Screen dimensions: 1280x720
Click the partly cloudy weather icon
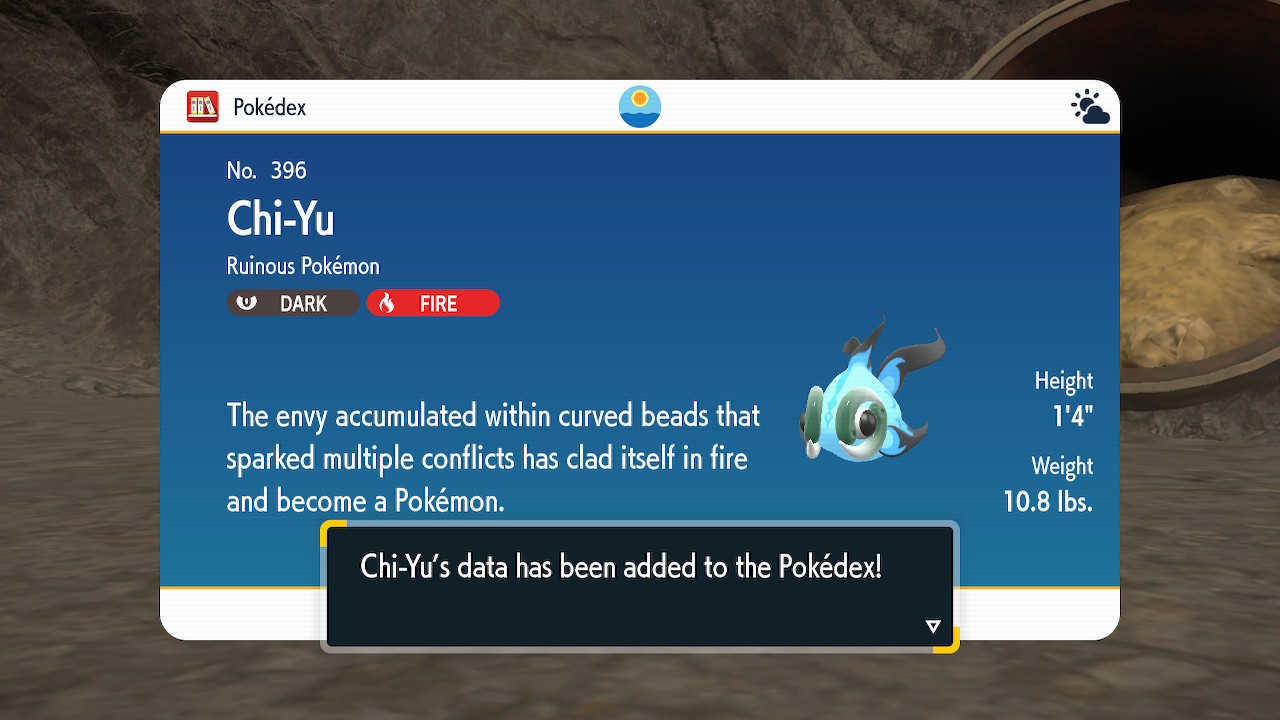click(x=1089, y=107)
